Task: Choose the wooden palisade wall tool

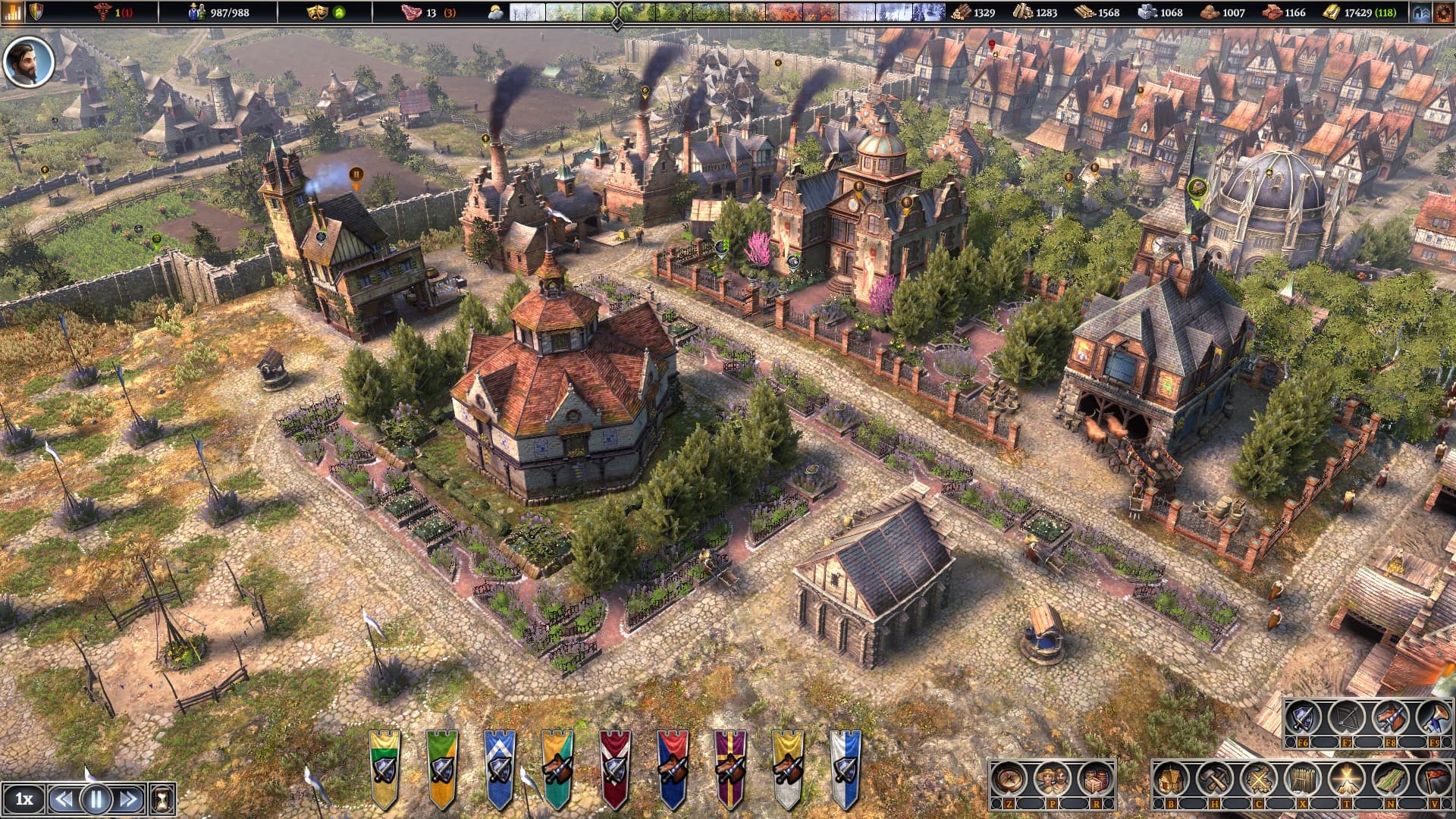Action: click(1303, 779)
